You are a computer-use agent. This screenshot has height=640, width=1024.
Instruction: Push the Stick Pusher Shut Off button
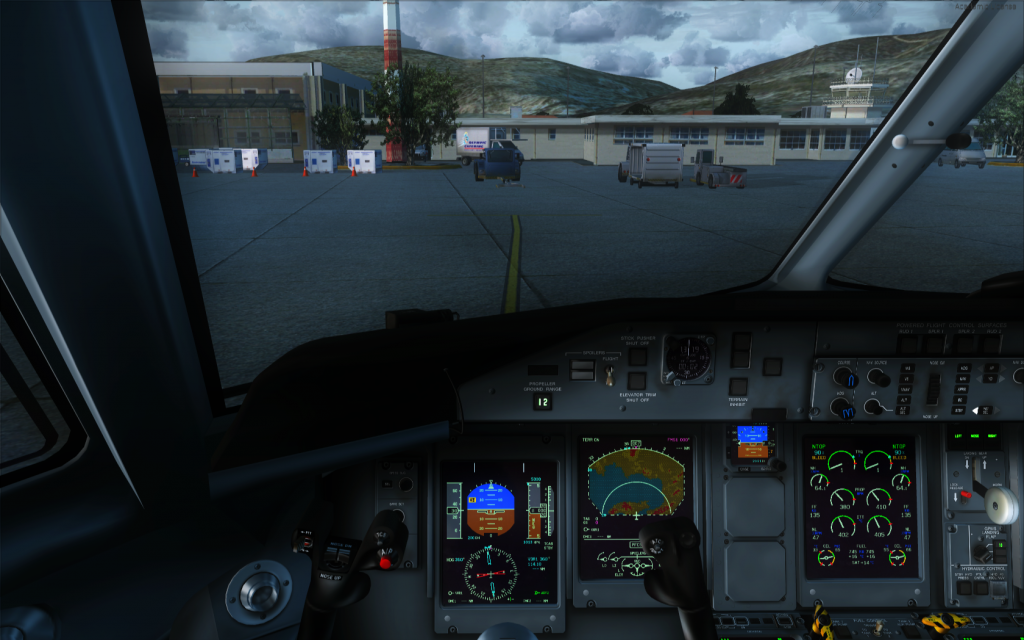pyautogui.click(x=637, y=355)
